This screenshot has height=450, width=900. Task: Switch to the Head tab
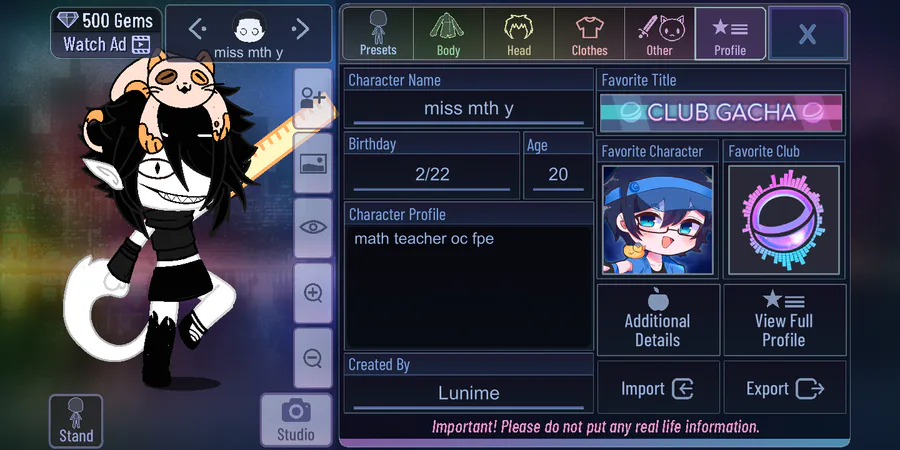pyautogui.click(x=518, y=33)
